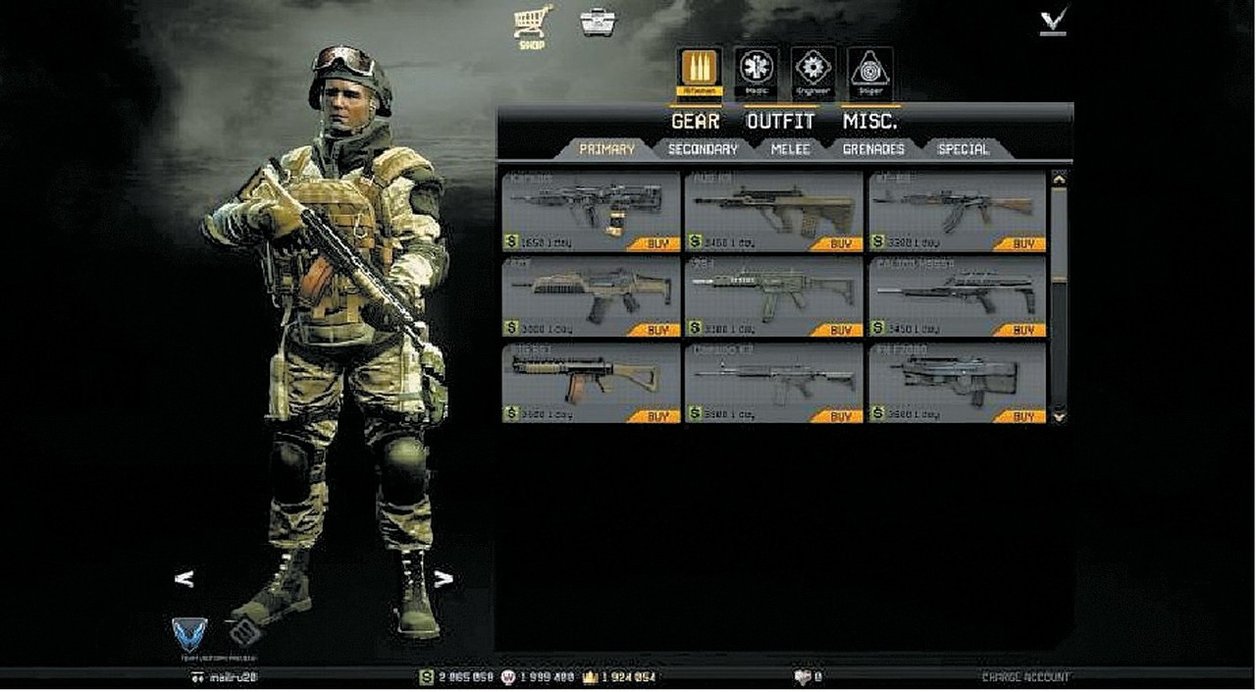Screen dimensions: 1256x692
Task: Select the Medic class
Action: 756,72
